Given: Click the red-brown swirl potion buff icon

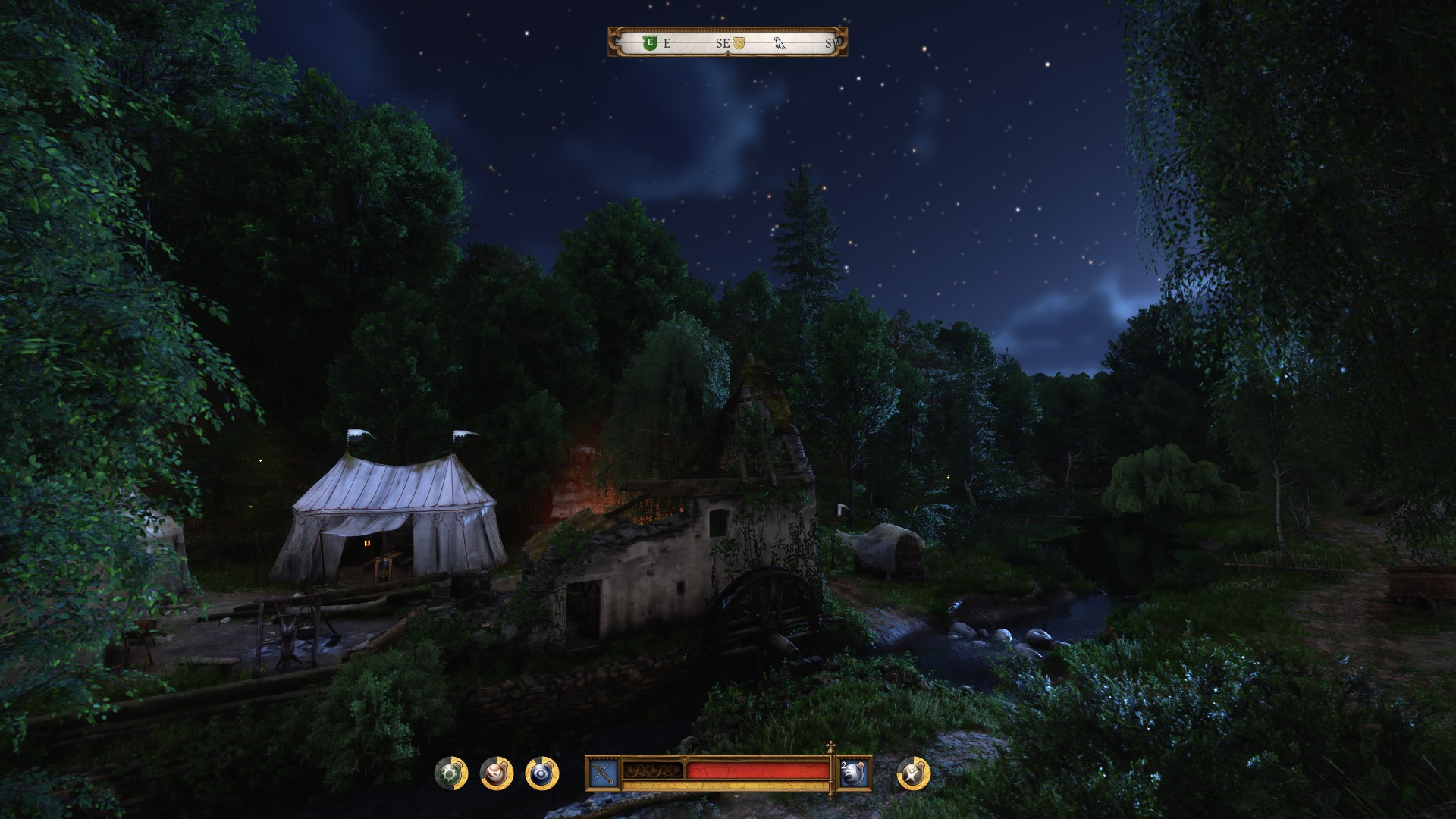Looking at the screenshot, I should 497,773.
